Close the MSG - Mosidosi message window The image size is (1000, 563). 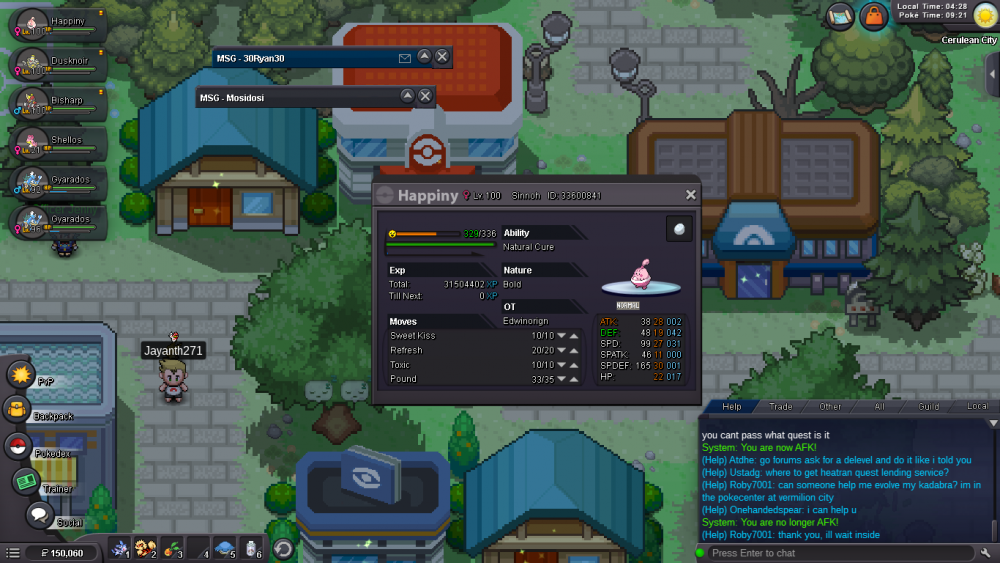[425, 96]
